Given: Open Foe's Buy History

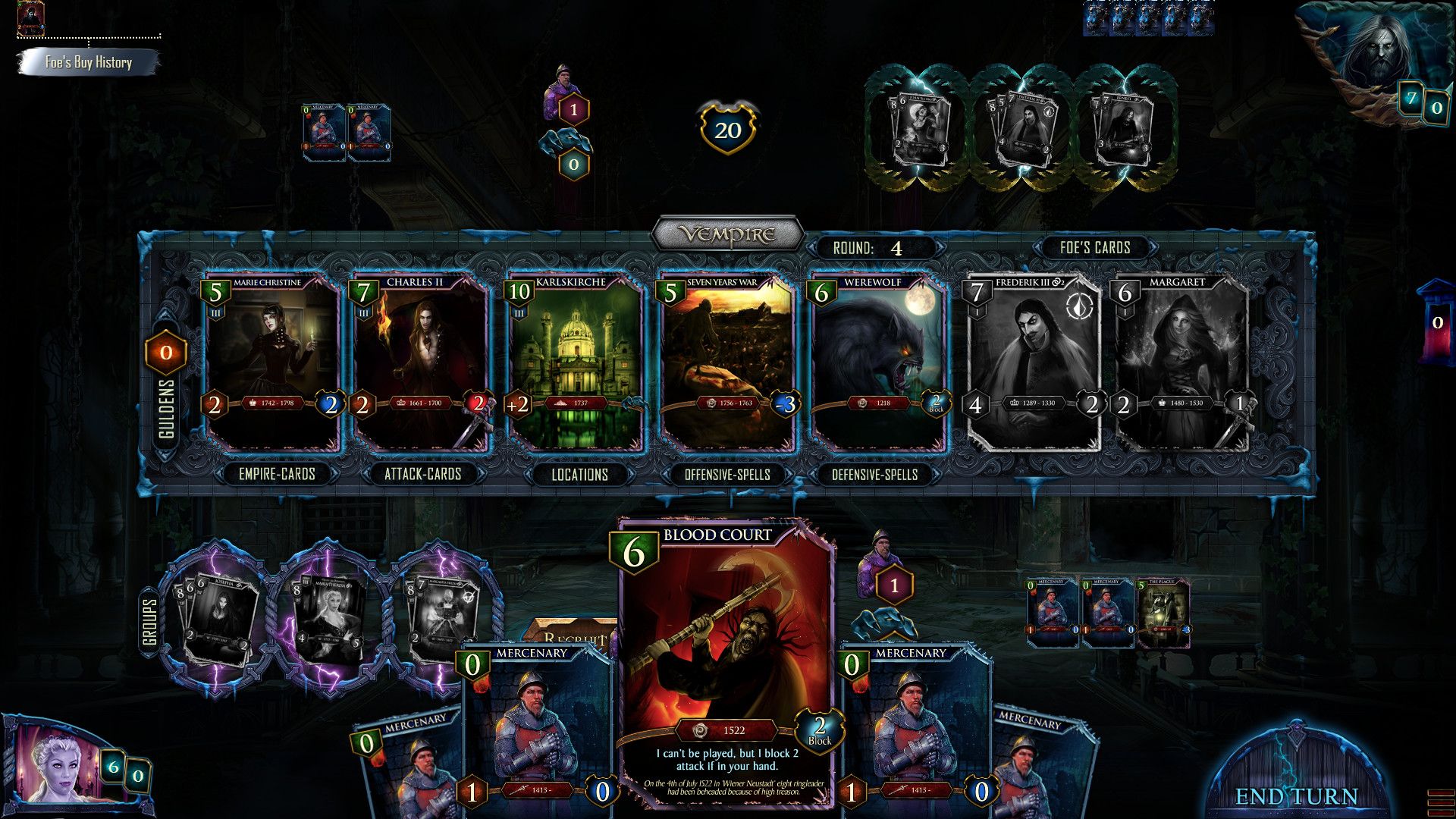Looking at the screenshot, I should (88, 62).
